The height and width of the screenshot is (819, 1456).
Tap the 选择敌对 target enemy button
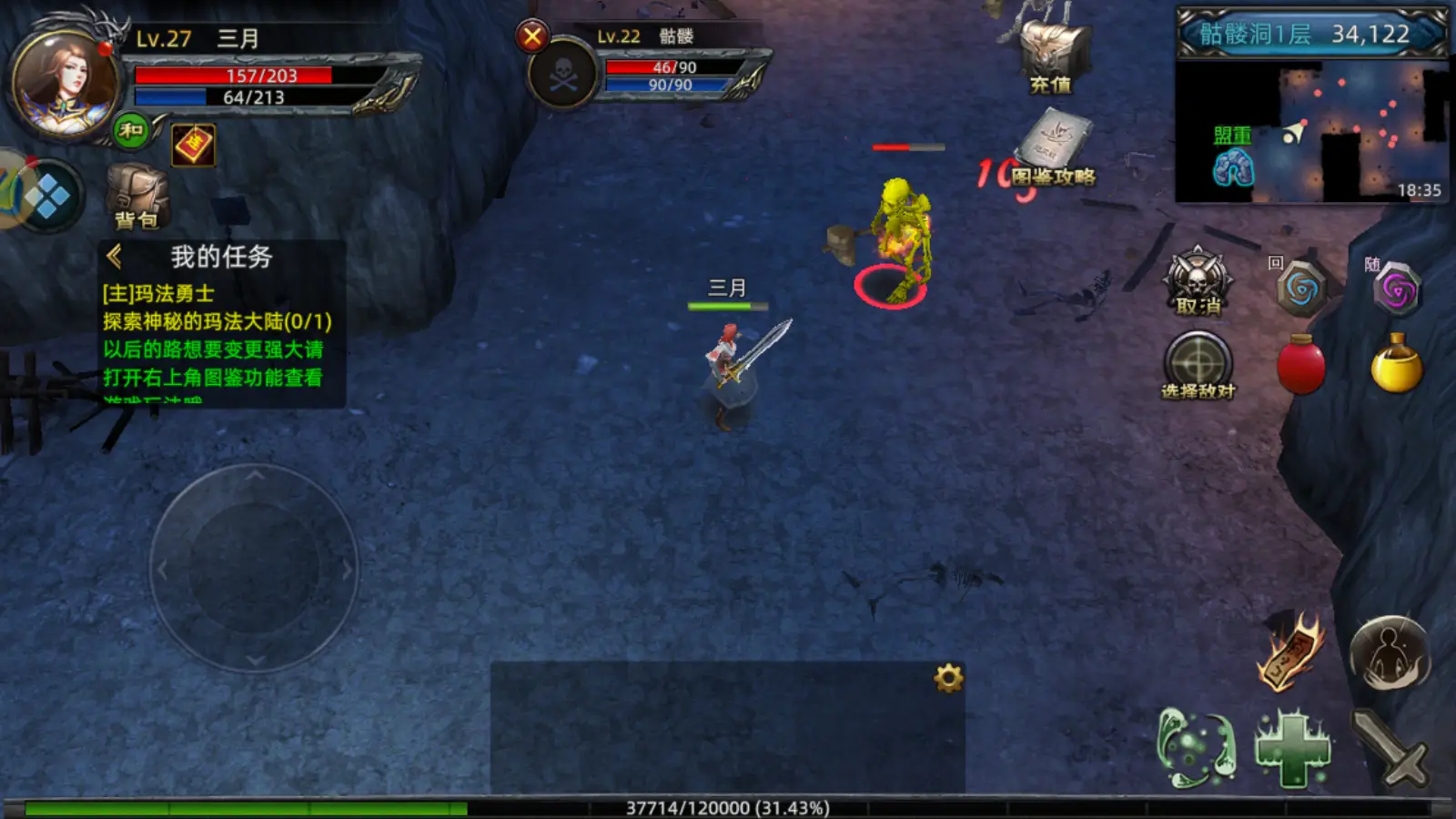(x=1198, y=366)
